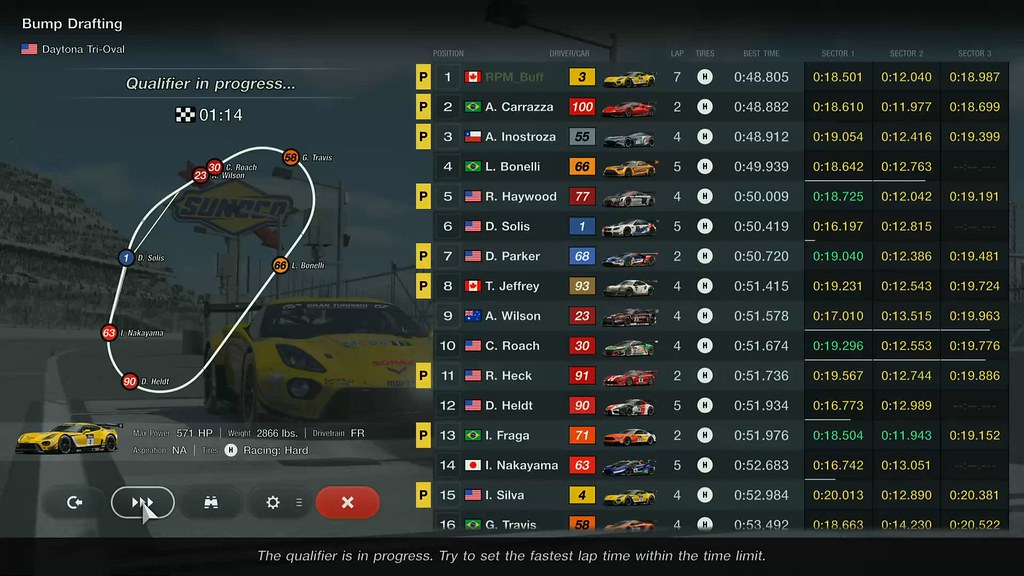Choose A. Inostroza in the standings list
This screenshot has width=1024, height=576.
point(520,137)
